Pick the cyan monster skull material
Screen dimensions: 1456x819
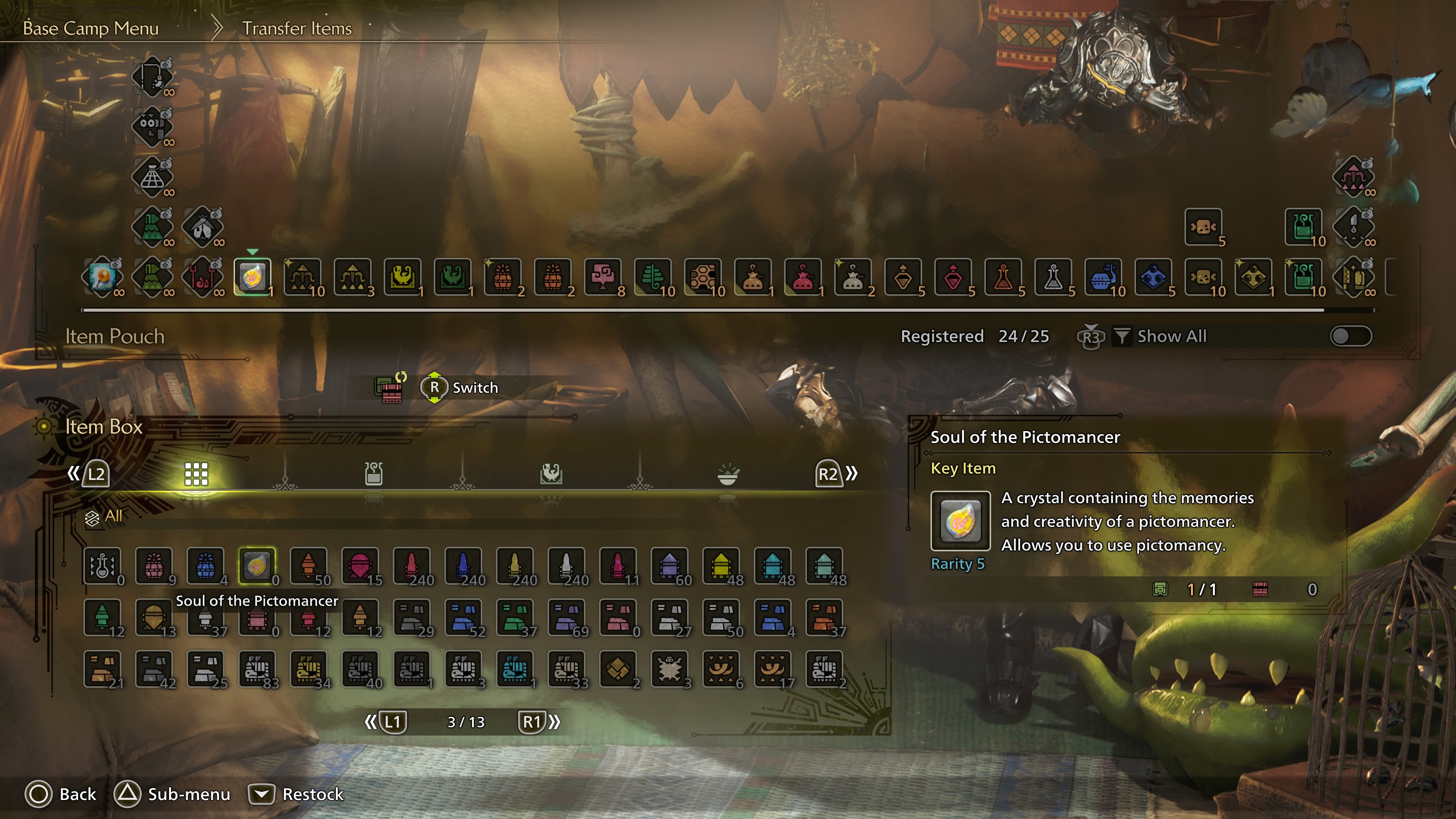pos(515,668)
